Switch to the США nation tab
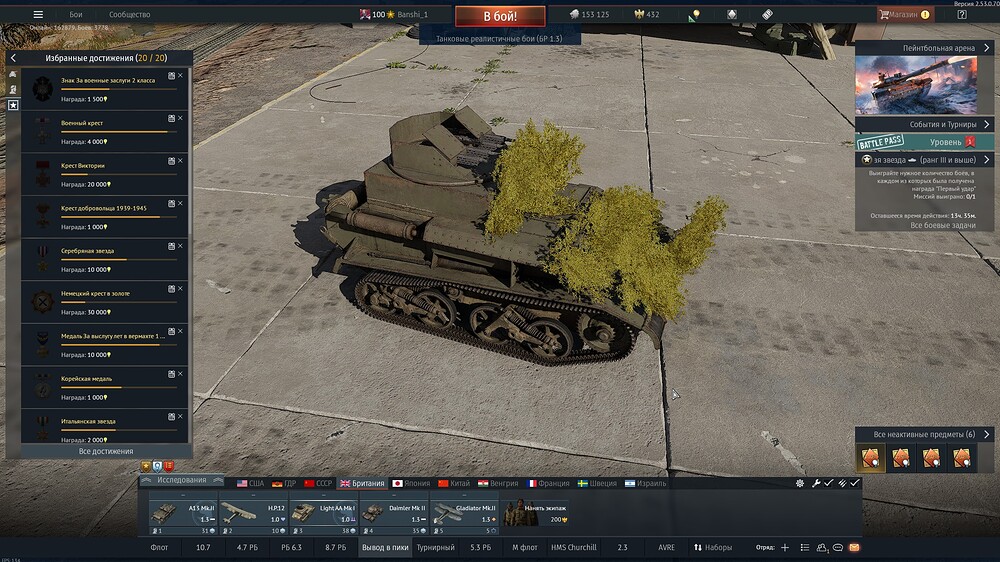 pos(250,483)
